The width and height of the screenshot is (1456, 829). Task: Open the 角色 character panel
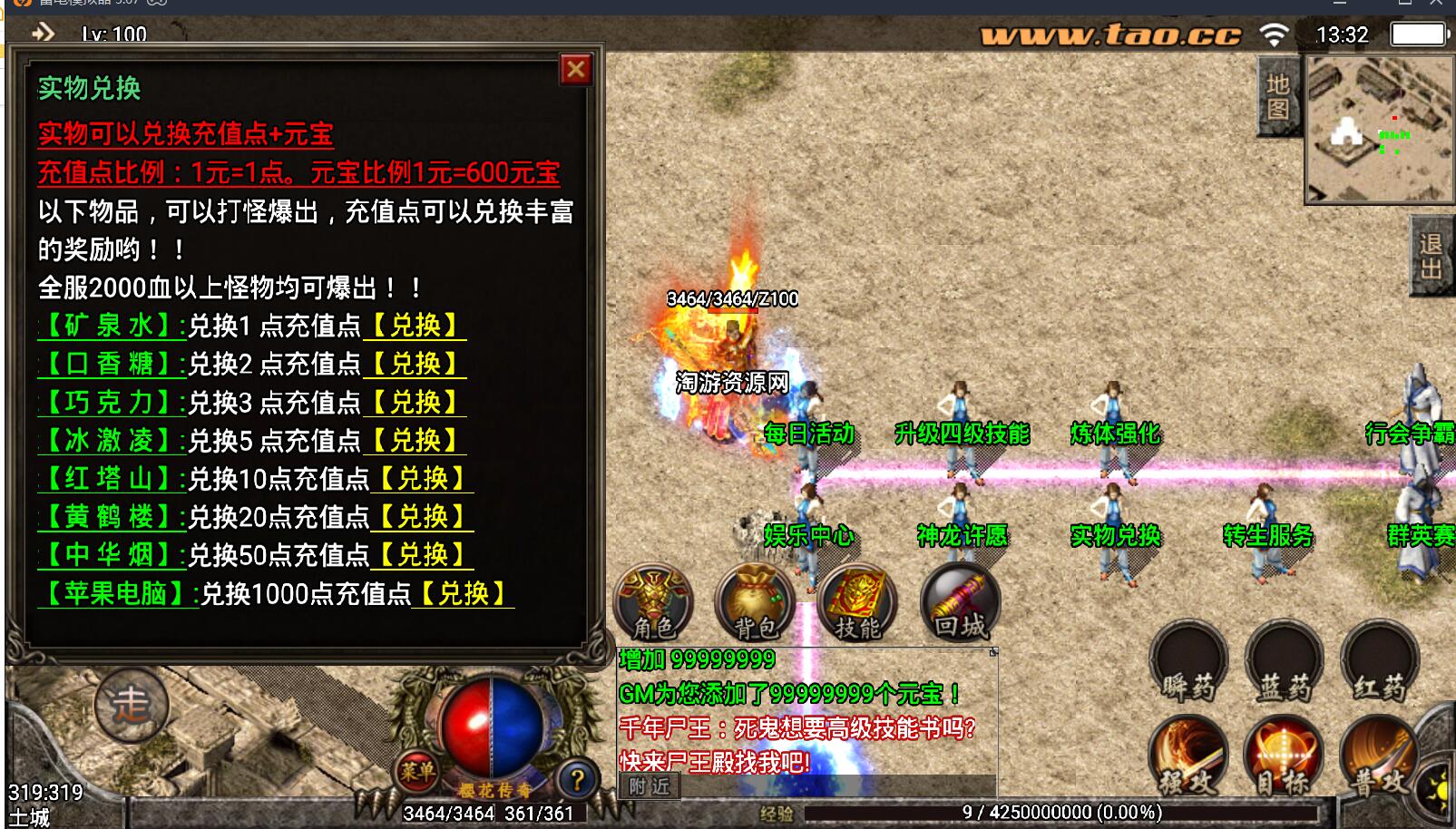[653, 601]
